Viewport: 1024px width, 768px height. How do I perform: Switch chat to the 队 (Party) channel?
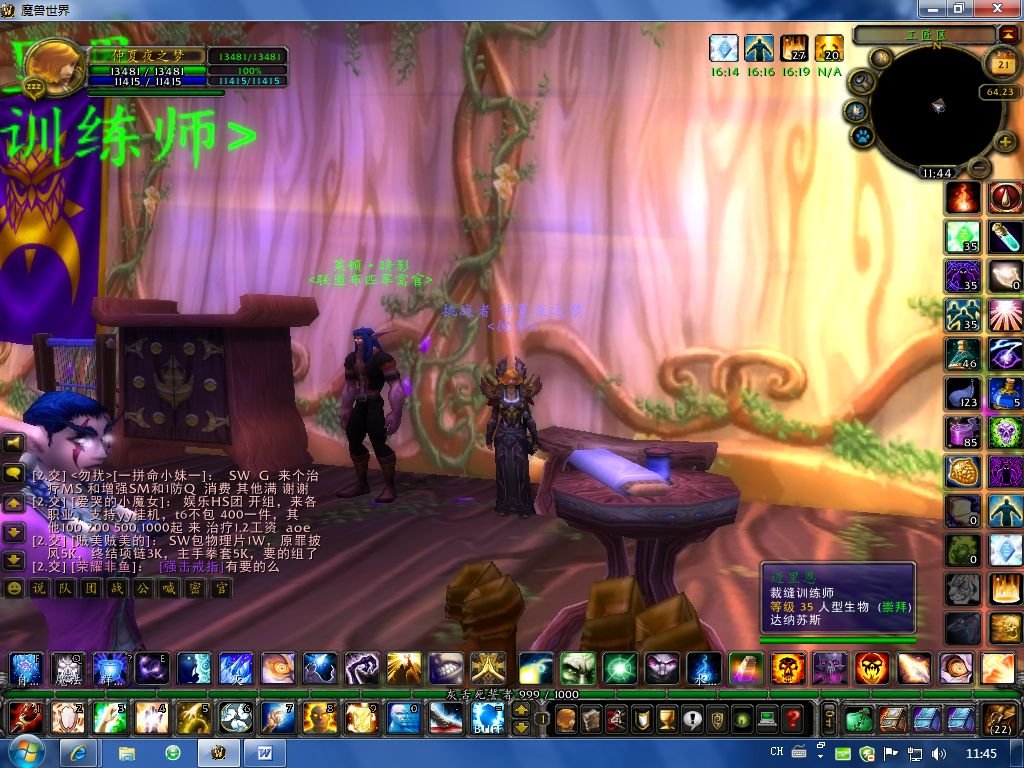tap(64, 589)
